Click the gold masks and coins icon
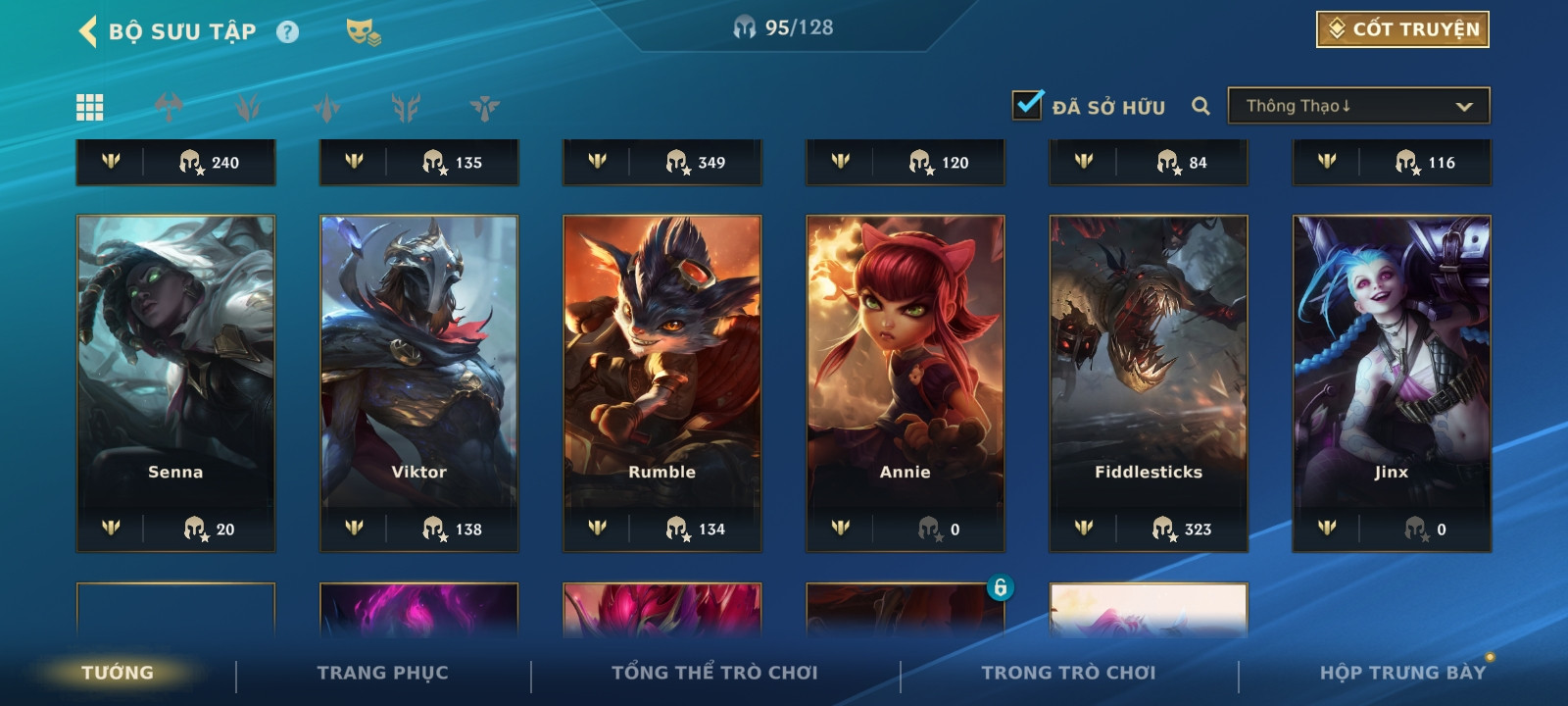This screenshot has height=706, width=1568. pos(363,32)
